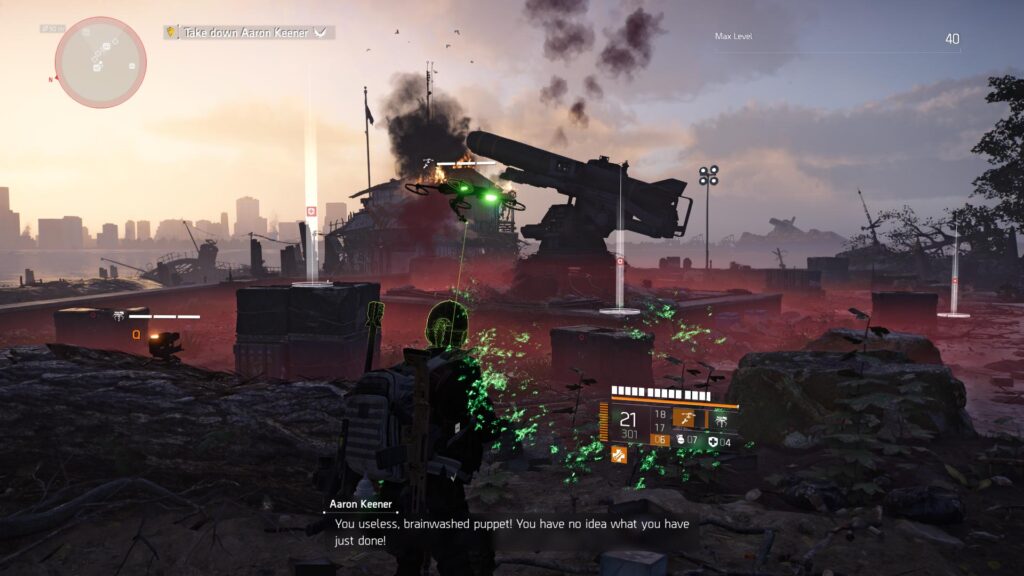
Task: Click the orange status icon below ammo
Action: [619, 455]
